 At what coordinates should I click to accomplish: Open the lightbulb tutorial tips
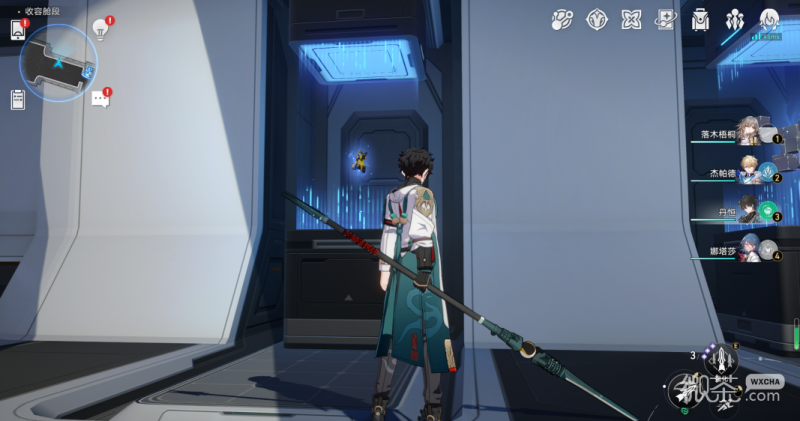tap(100, 28)
